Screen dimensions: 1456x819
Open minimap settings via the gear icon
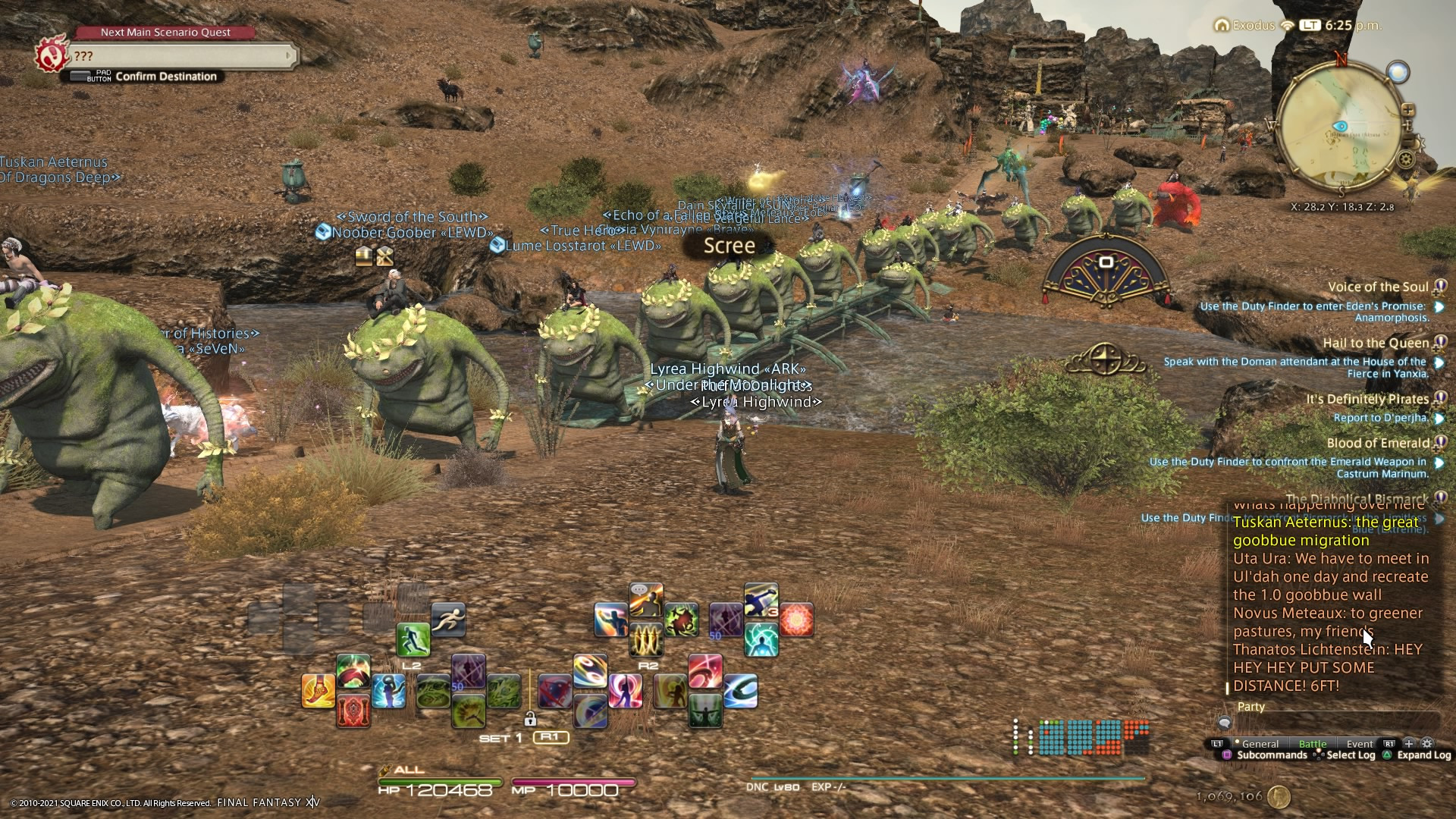coord(1405,158)
